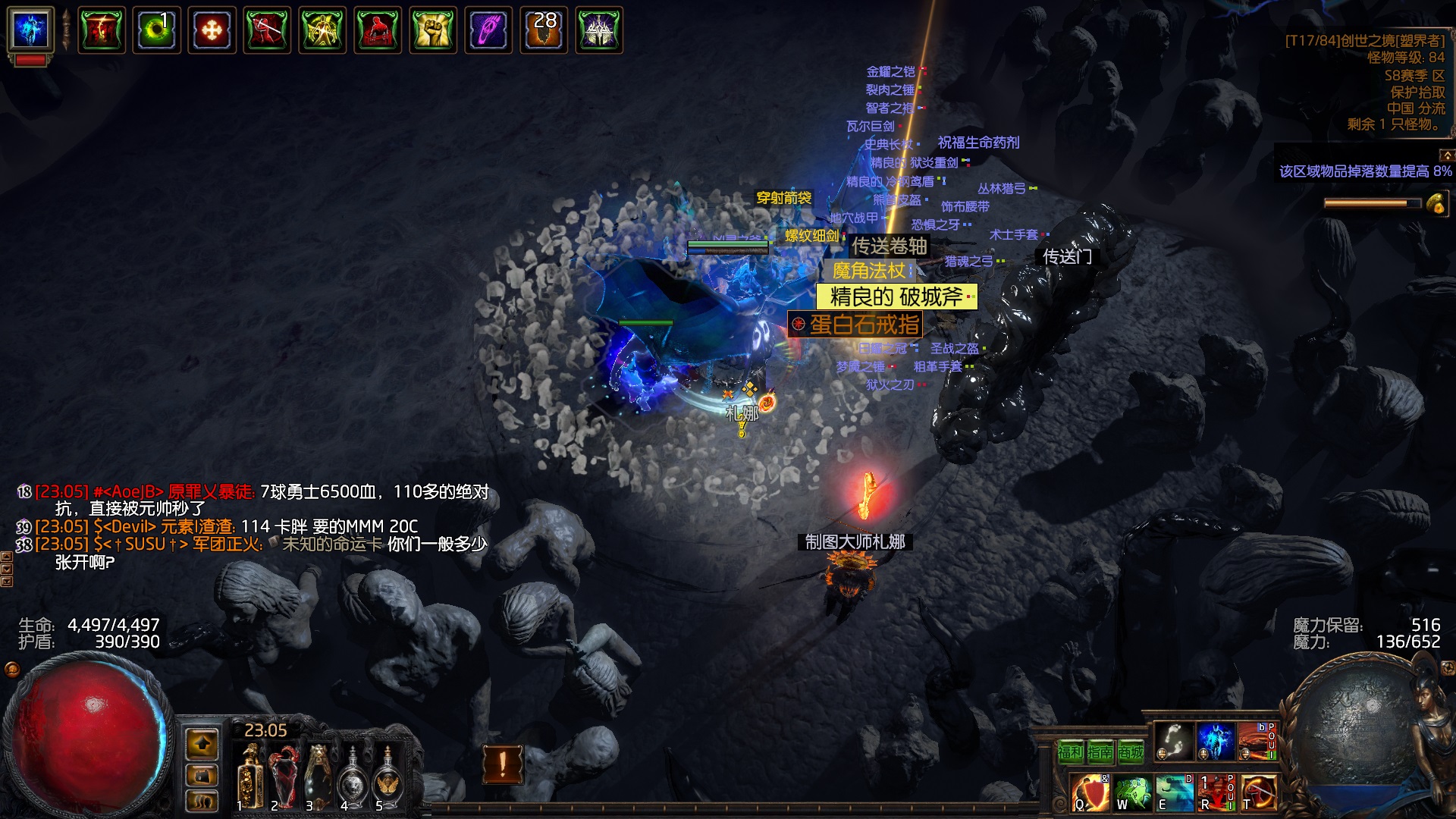Open the 福利 welfare button
Image resolution: width=1456 pixels, height=819 pixels.
[1070, 752]
